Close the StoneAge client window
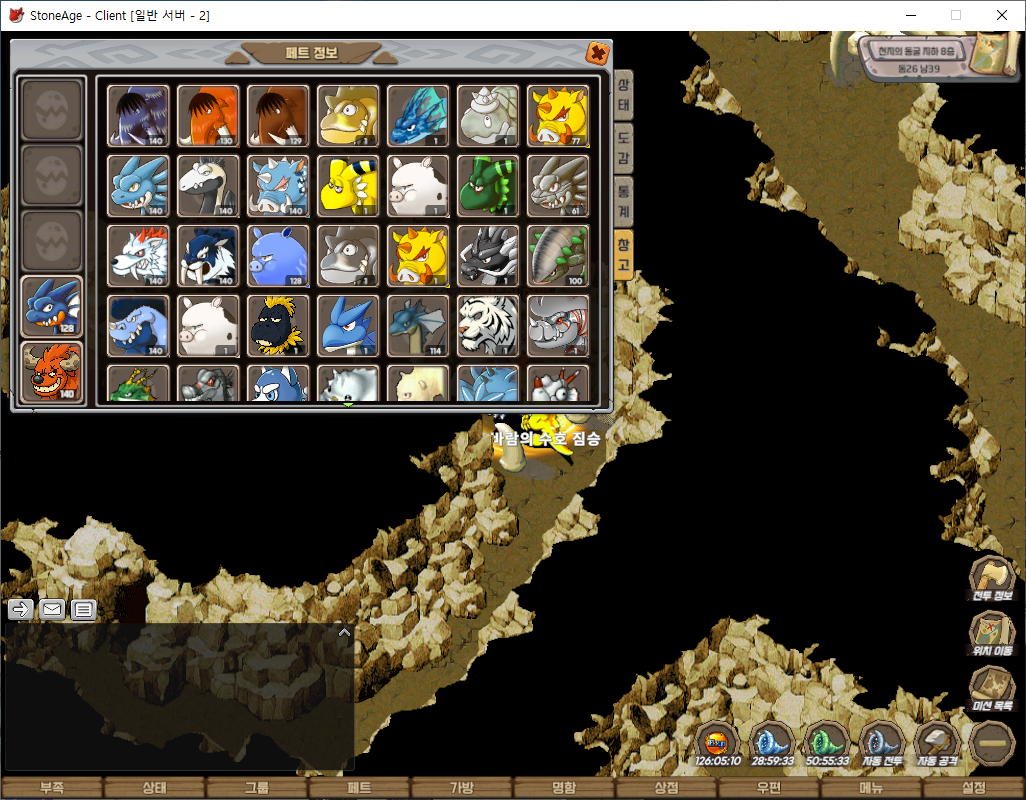Image resolution: width=1026 pixels, height=800 pixels. click(1002, 15)
